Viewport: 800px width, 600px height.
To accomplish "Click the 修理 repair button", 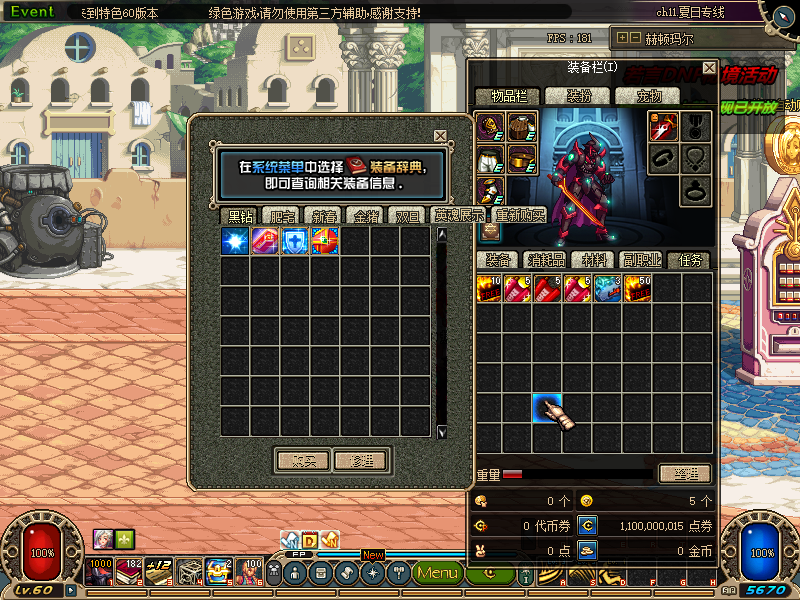I will (360, 460).
